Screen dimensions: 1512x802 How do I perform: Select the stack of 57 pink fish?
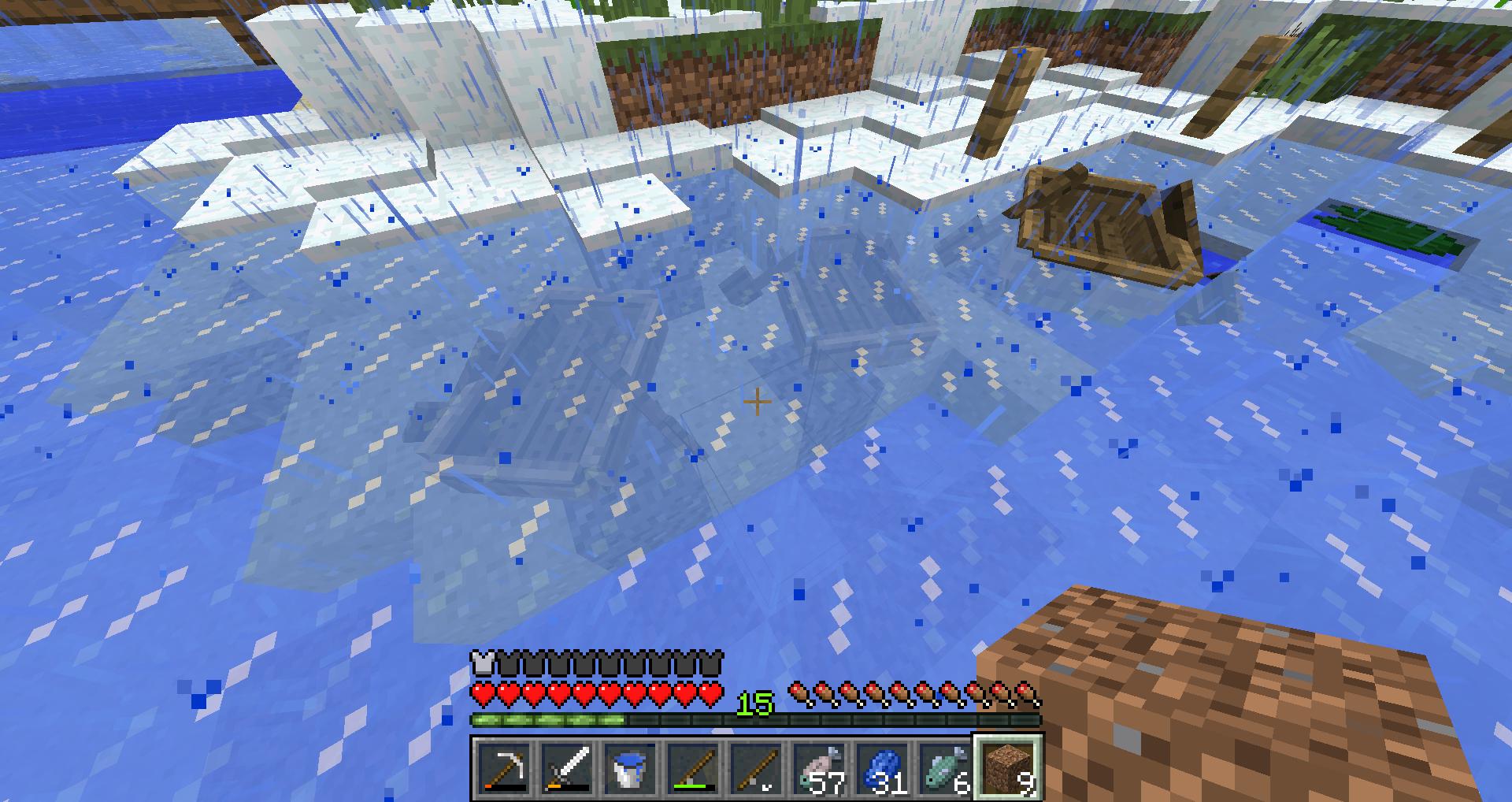coord(820,767)
